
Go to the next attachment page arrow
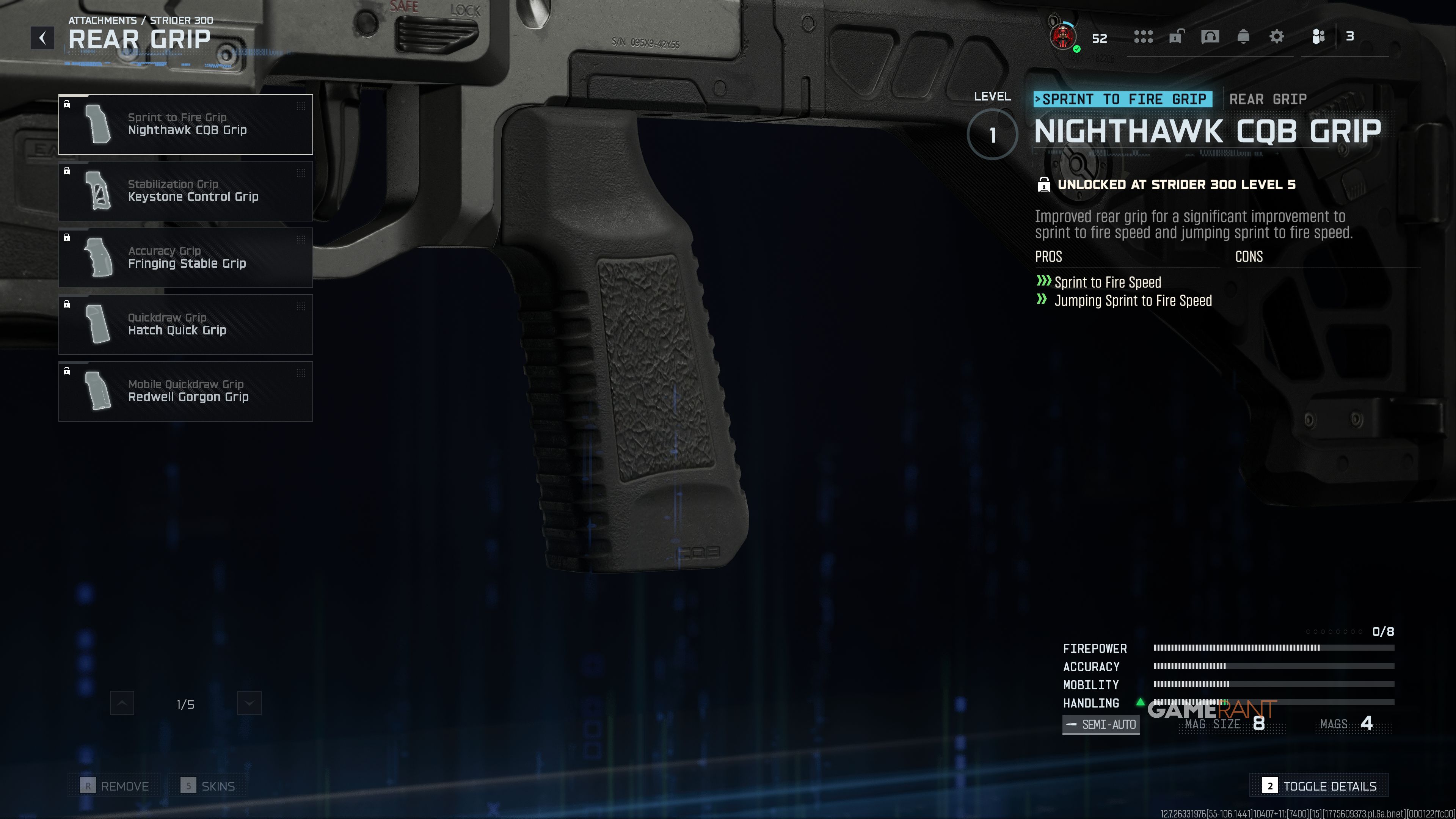coord(249,703)
